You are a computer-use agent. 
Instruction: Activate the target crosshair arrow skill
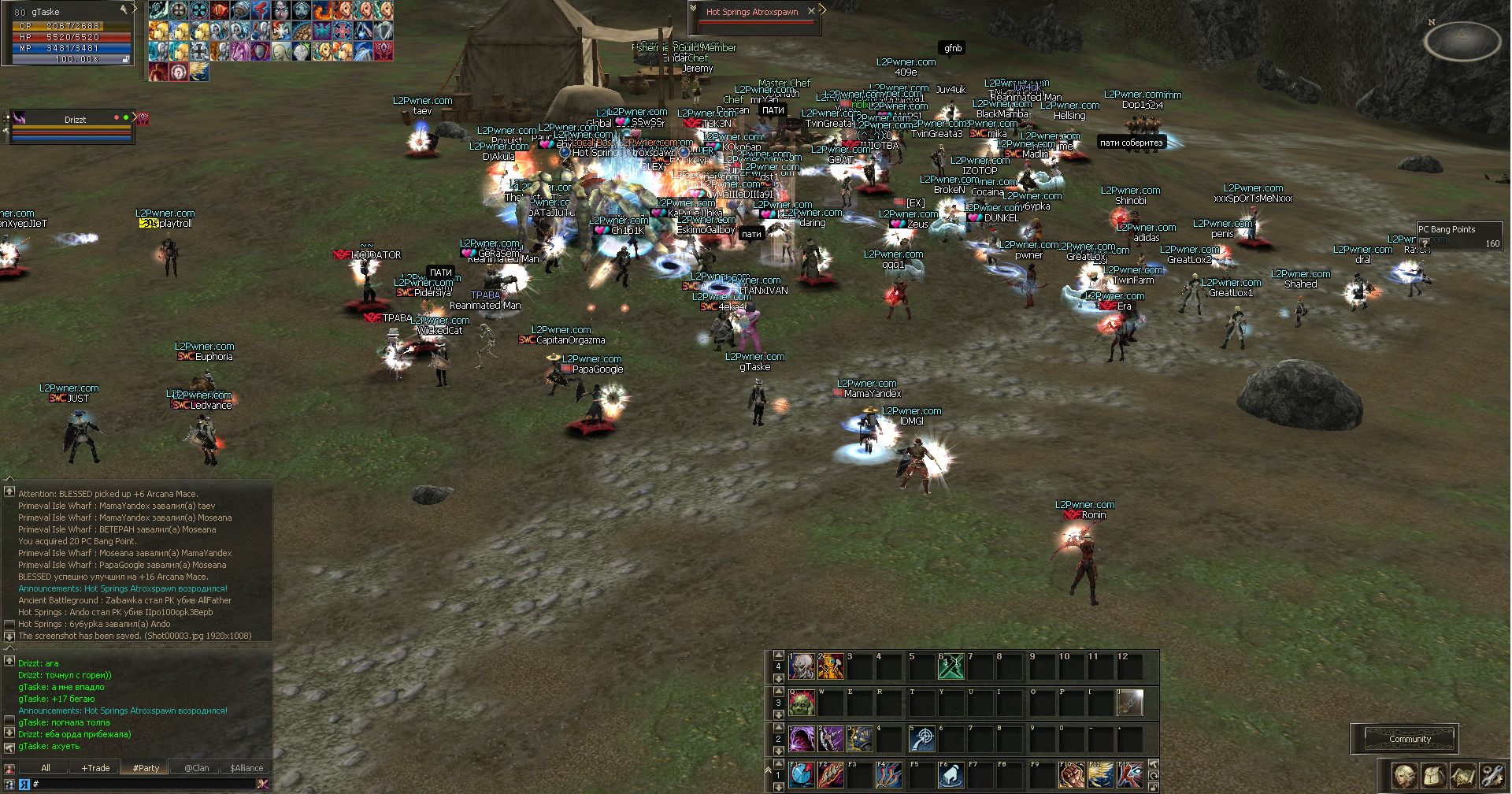921,739
